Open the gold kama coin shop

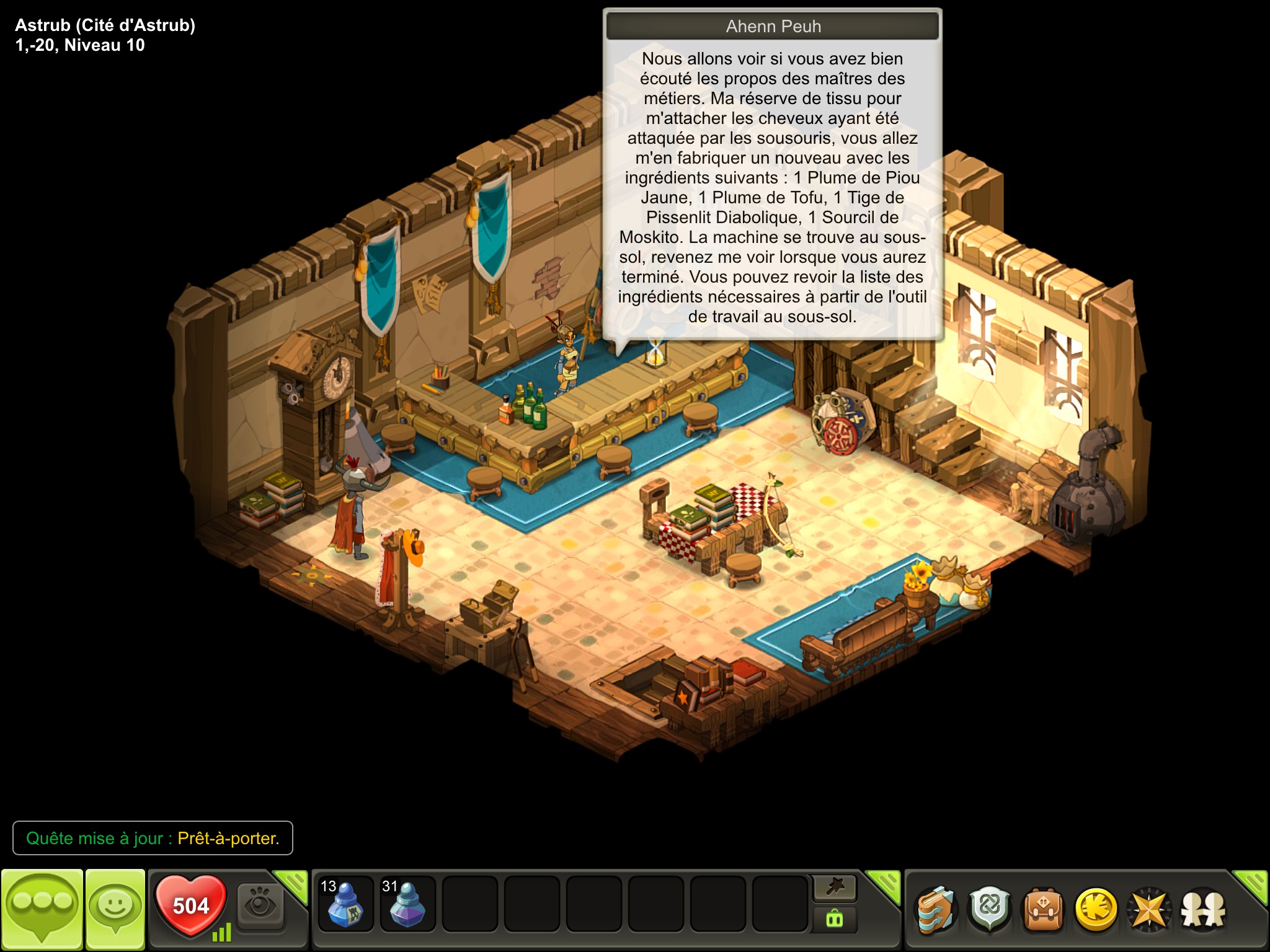pyautogui.click(x=1096, y=910)
